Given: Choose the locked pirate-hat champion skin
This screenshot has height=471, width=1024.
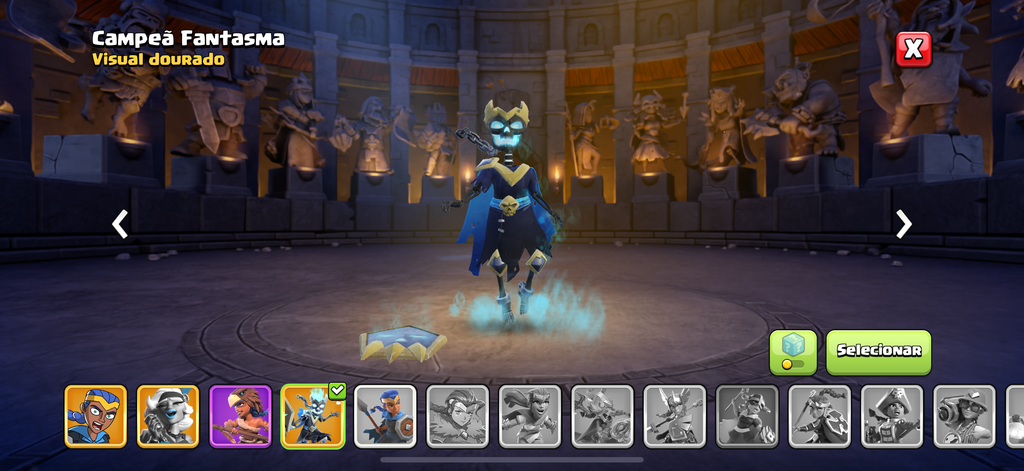Looking at the screenshot, I should pos(892,416).
